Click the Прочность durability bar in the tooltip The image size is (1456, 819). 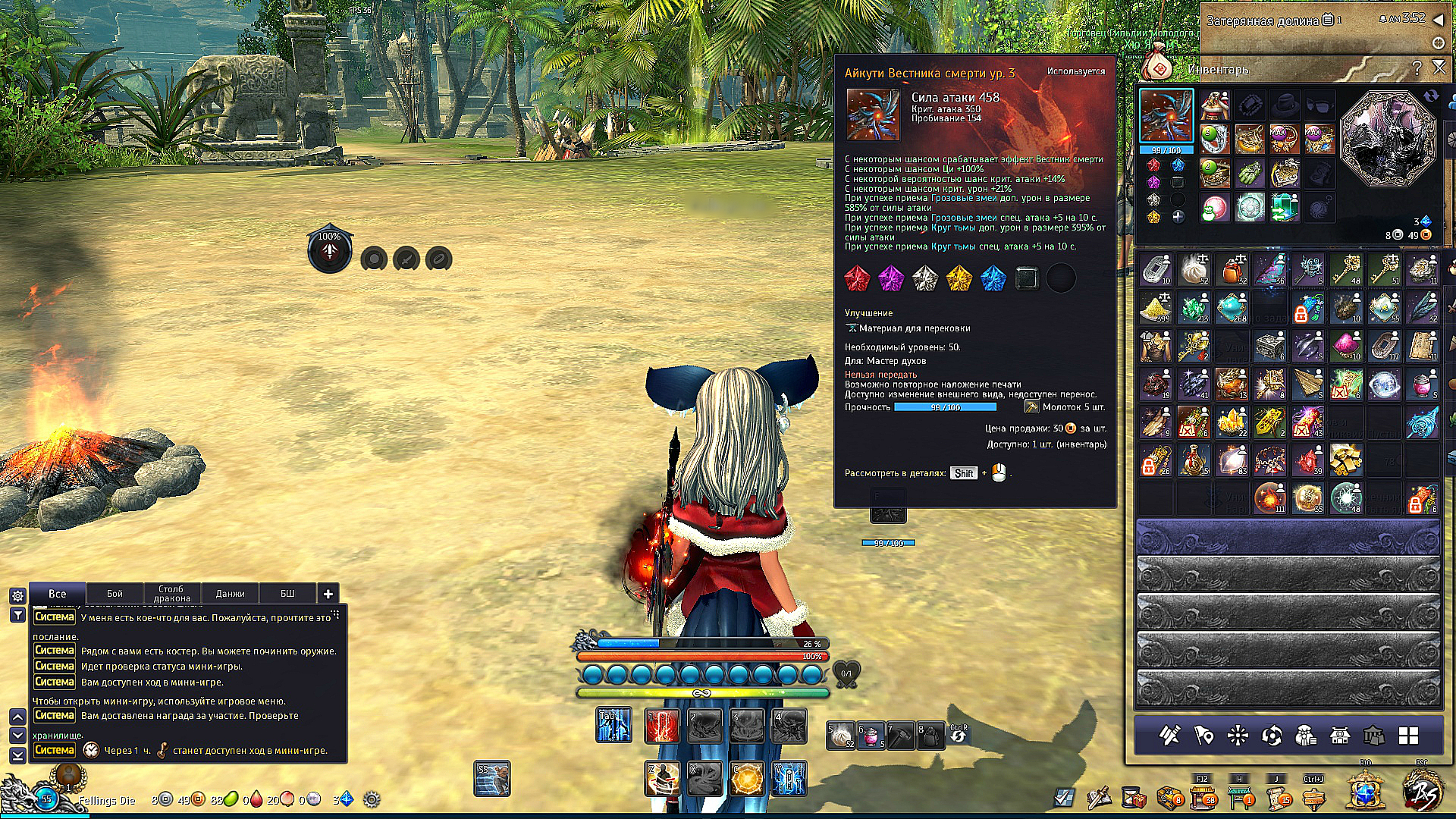[x=946, y=407]
